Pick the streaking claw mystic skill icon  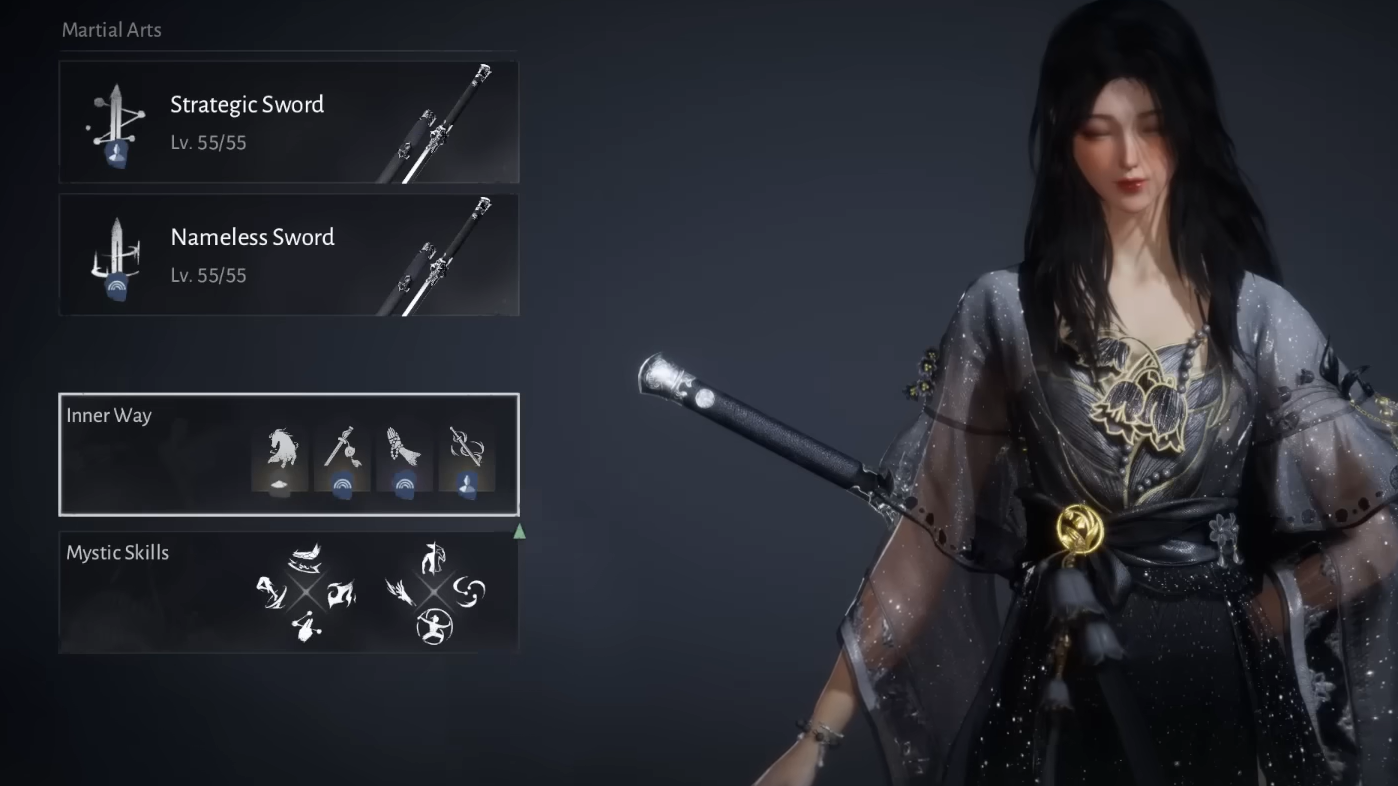[399, 593]
